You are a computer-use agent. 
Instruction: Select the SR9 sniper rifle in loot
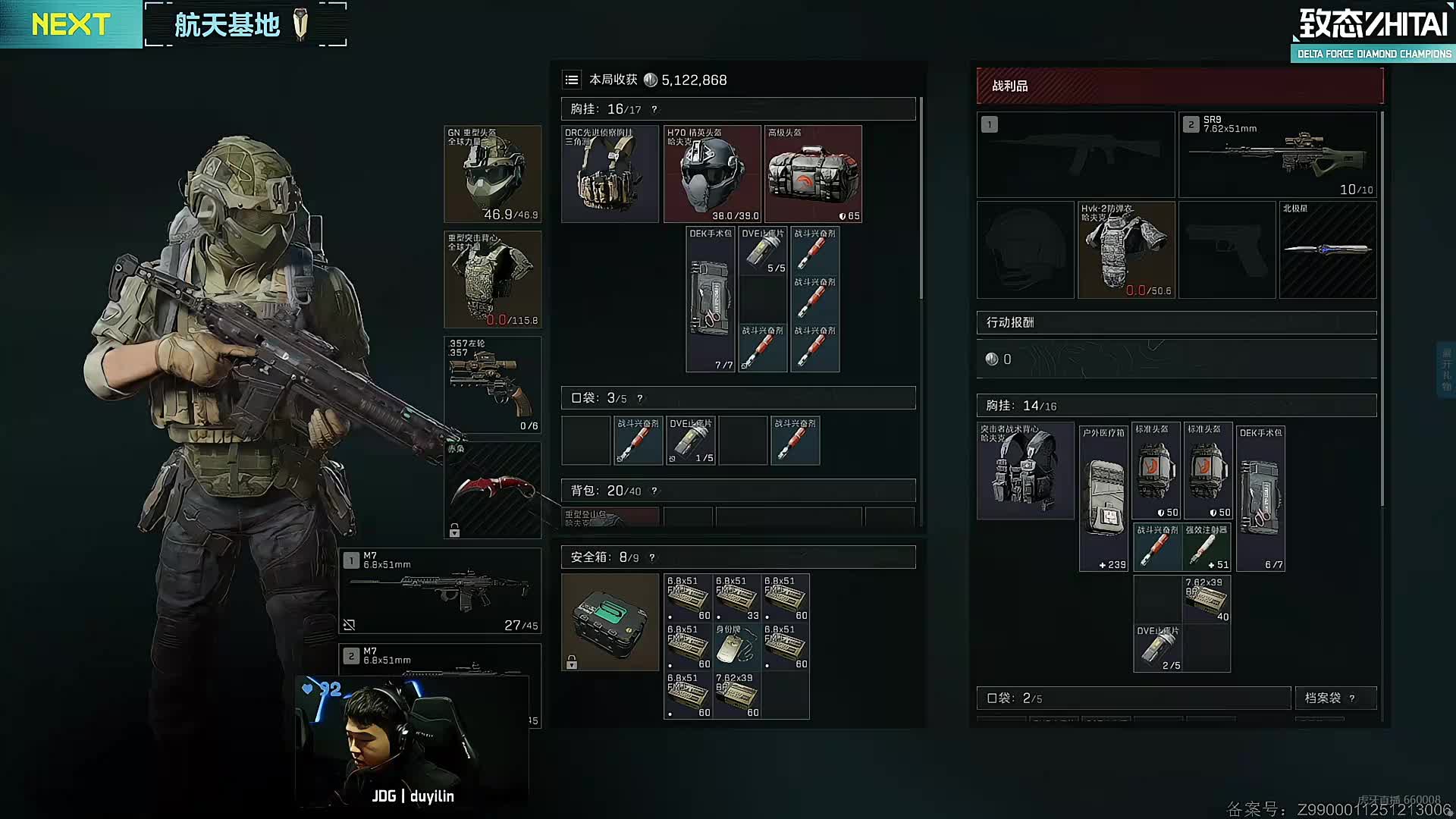coord(1277,155)
